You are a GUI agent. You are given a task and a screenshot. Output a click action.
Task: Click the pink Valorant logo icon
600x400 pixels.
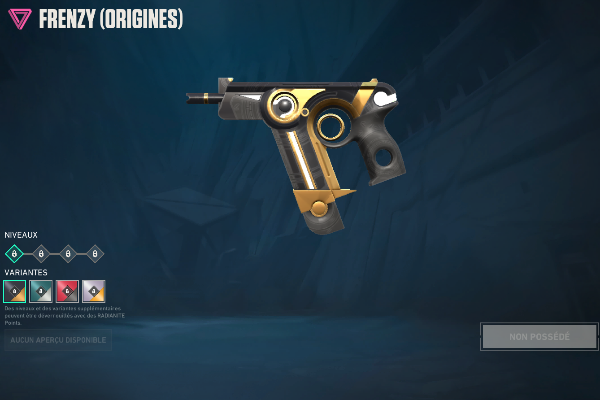(x=19, y=19)
